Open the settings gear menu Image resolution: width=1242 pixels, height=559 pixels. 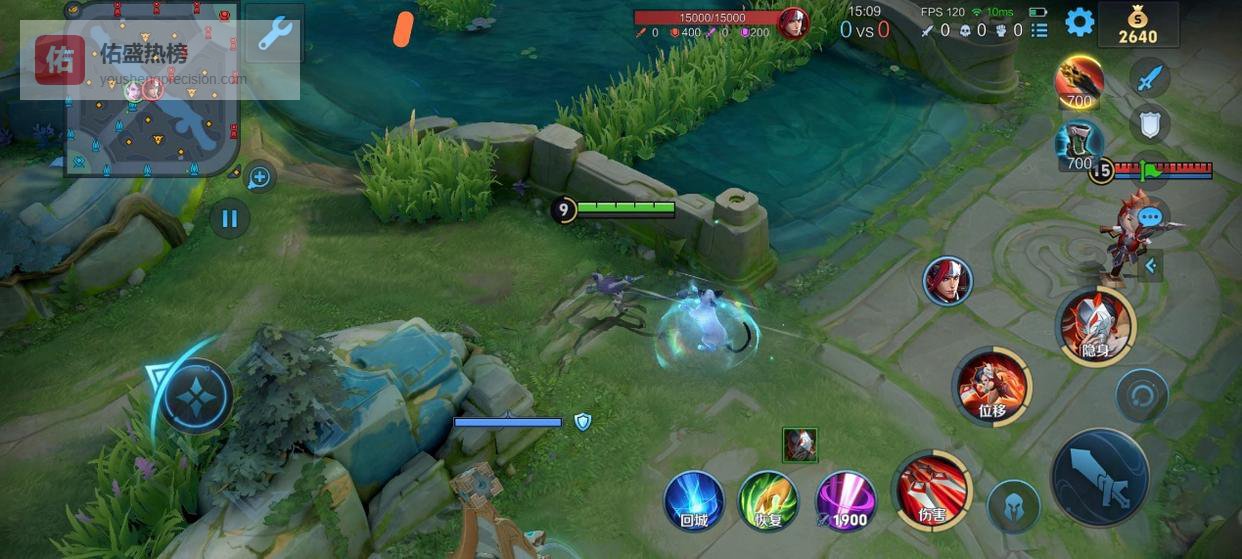pyautogui.click(x=1079, y=22)
